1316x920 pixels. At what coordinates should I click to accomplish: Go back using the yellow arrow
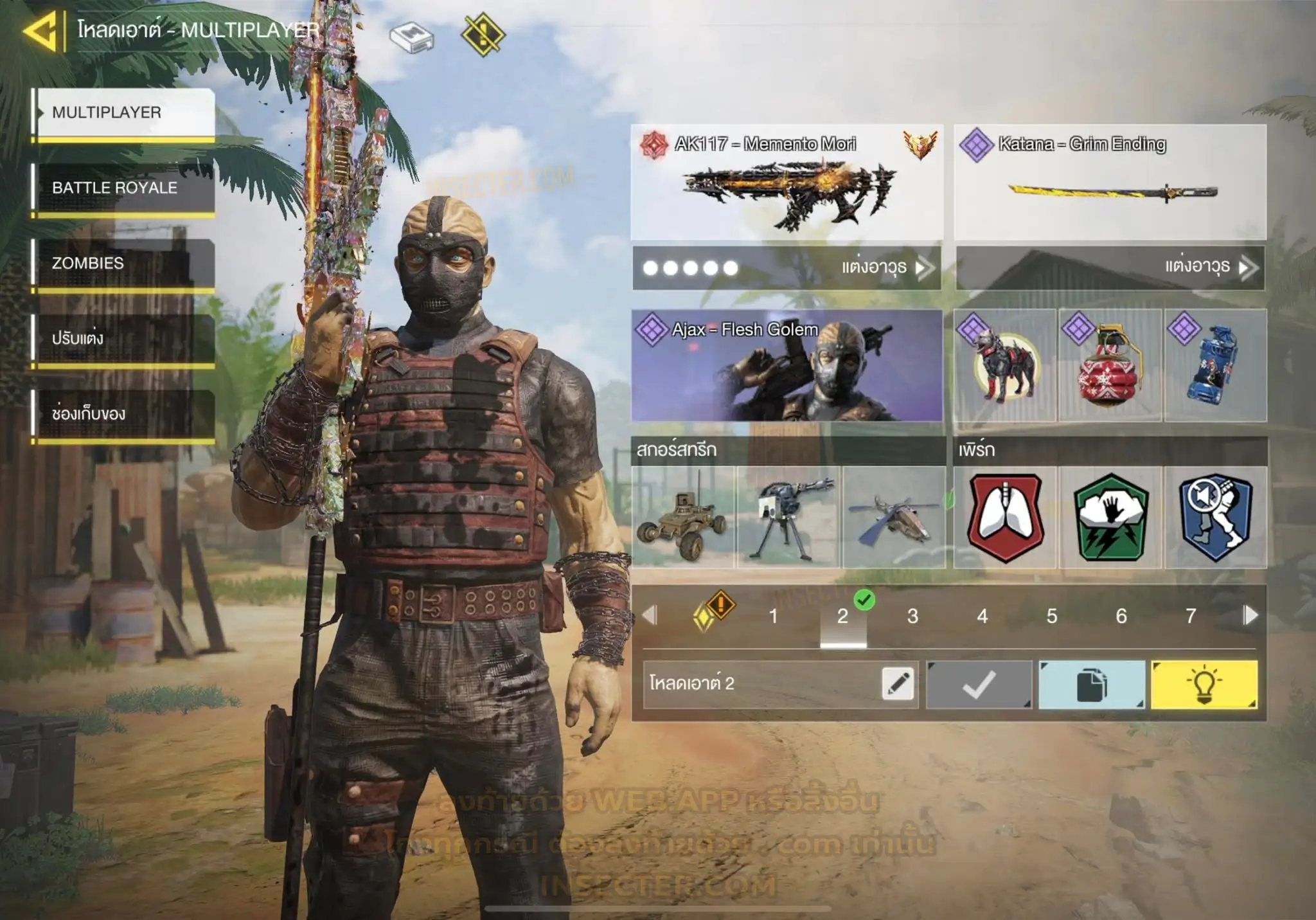click(x=40, y=31)
